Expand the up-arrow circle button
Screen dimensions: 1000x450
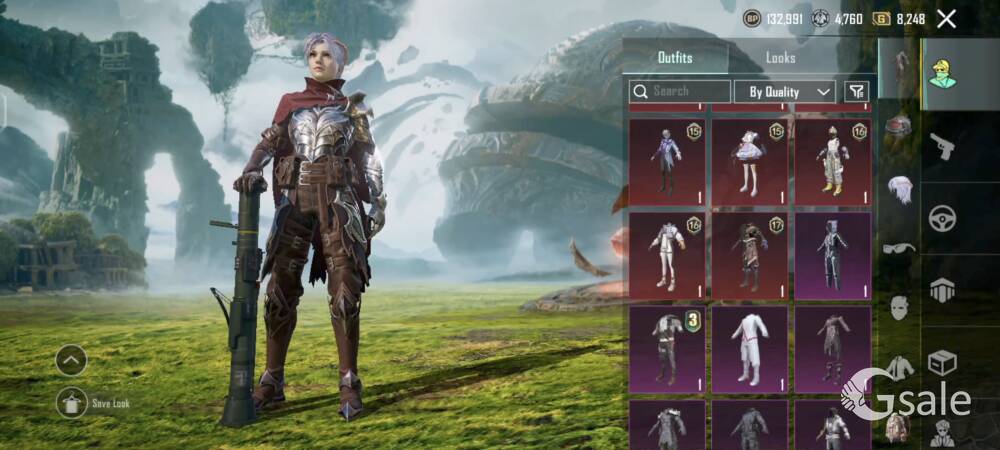pyautogui.click(x=71, y=360)
